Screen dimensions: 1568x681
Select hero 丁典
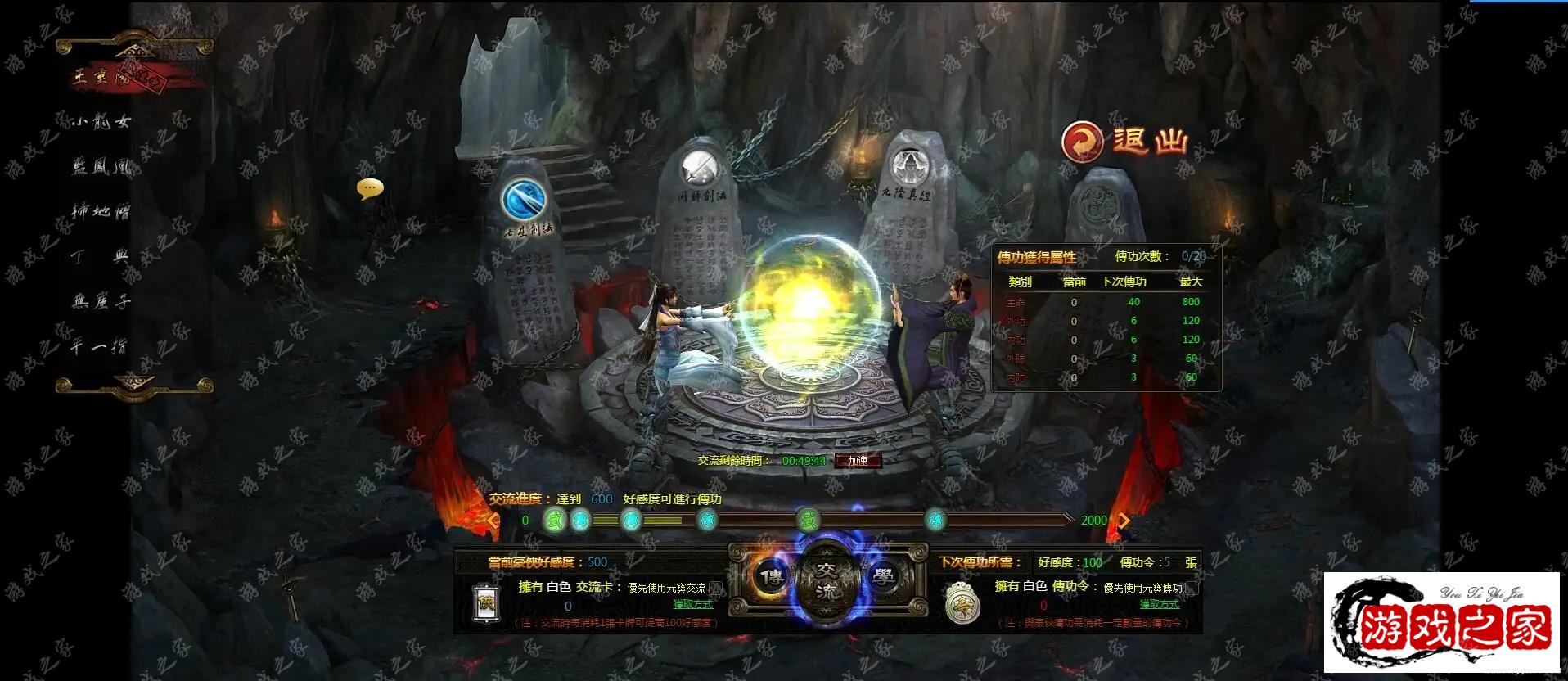(101, 257)
